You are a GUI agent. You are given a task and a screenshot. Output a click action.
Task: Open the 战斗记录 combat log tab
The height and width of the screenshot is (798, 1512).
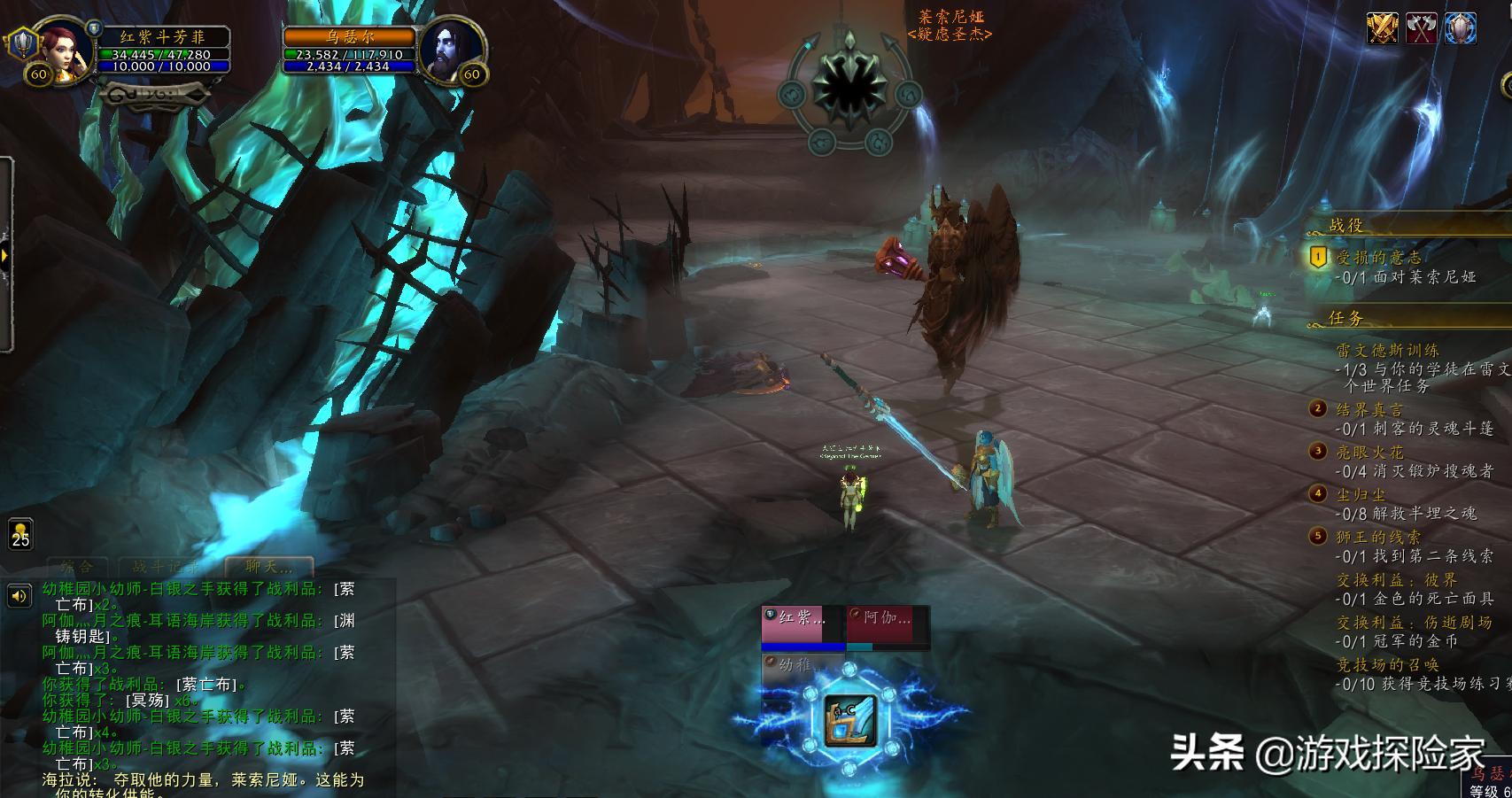coord(166,567)
